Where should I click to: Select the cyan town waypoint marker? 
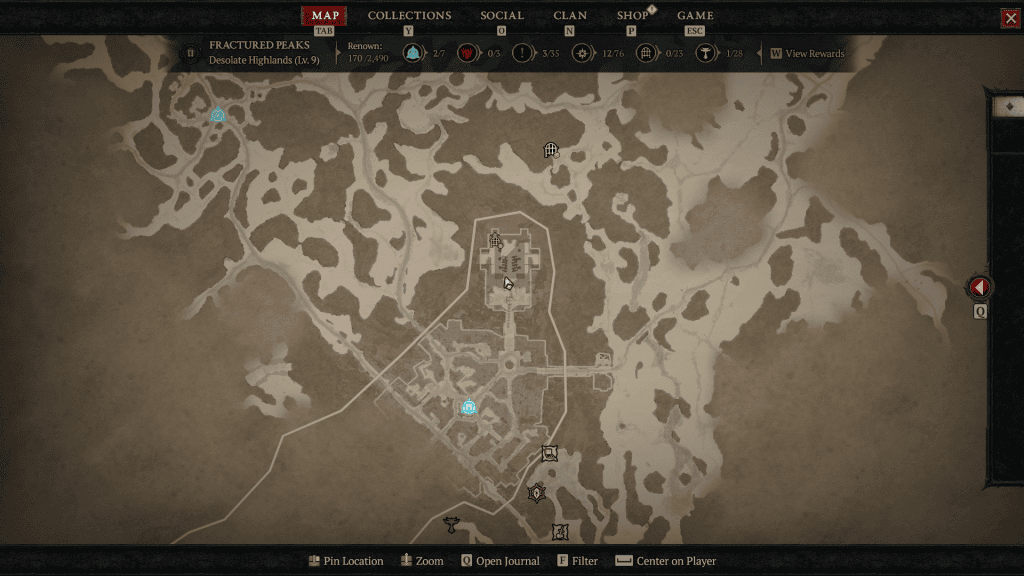468,407
